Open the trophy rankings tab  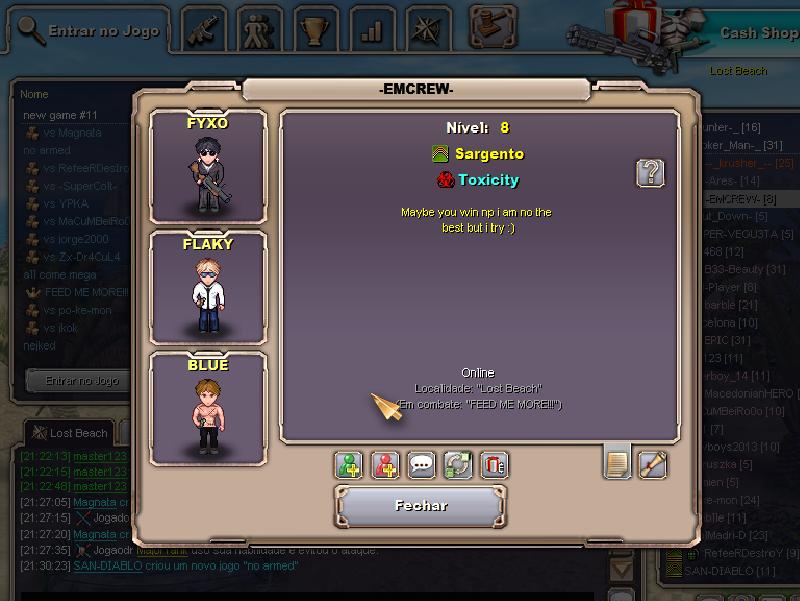[x=318, y=32]
